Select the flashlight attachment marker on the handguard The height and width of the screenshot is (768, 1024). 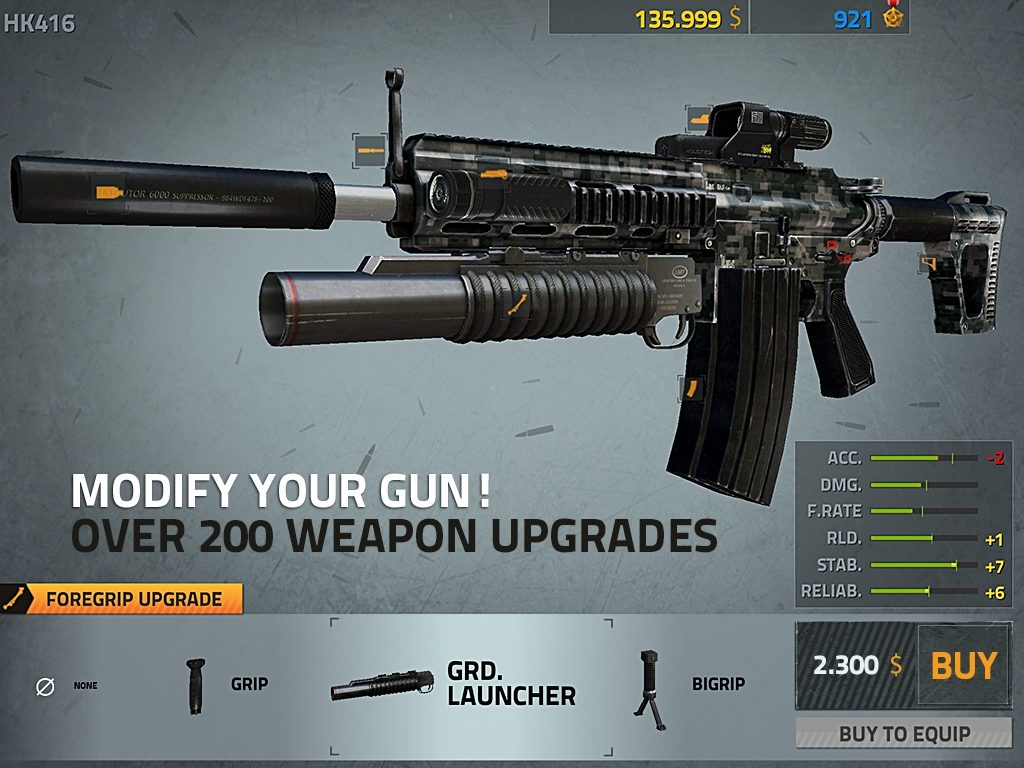(492, 174)
